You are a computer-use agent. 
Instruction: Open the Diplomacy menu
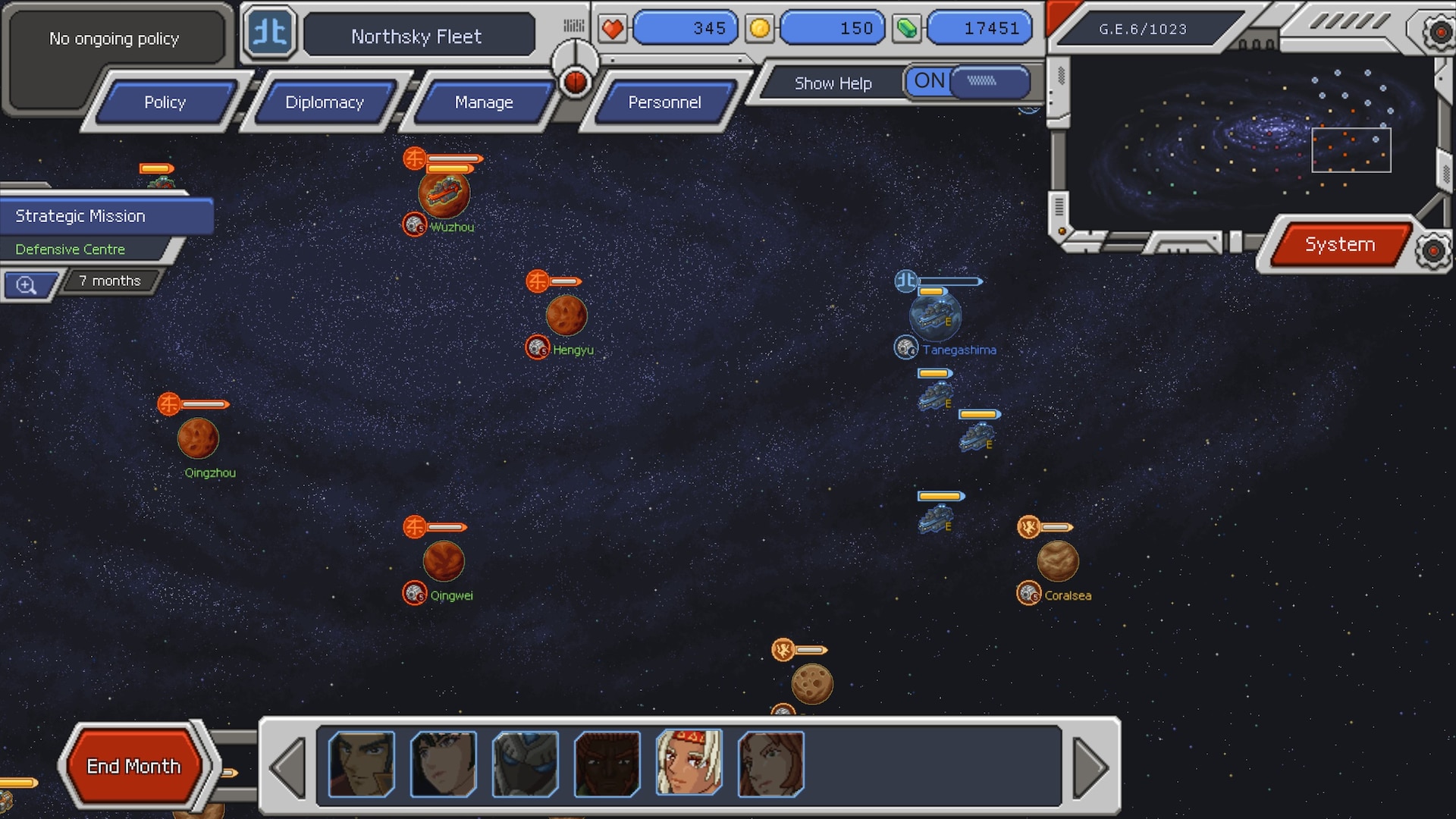click(325, 102)
